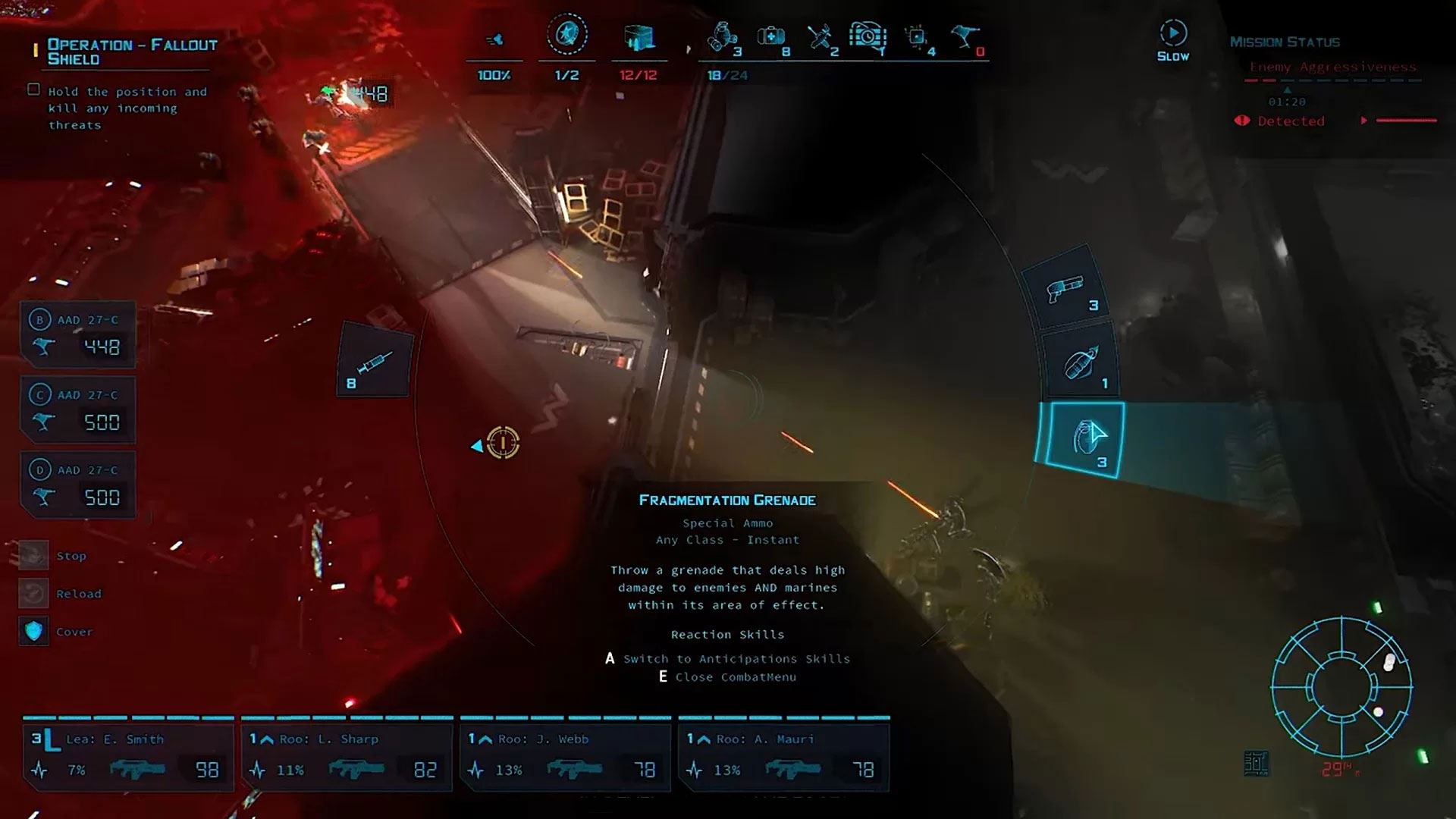Select the sentry gun supply icon
Image resolution: width=1456 pixels, height=819 pixels.
tap(964, 36)
